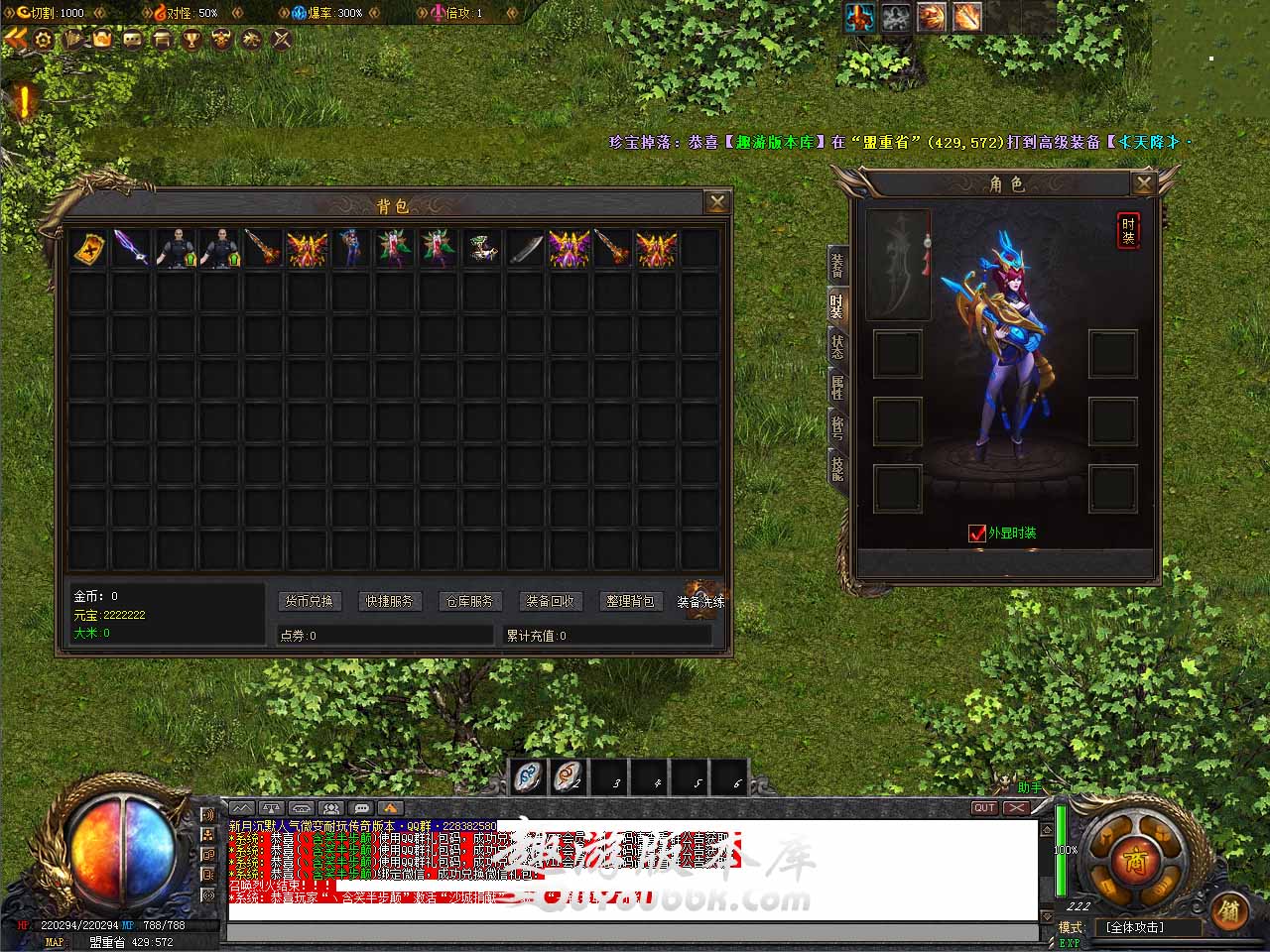Pick the grey cleaver blade in the bag

(525, 248)
